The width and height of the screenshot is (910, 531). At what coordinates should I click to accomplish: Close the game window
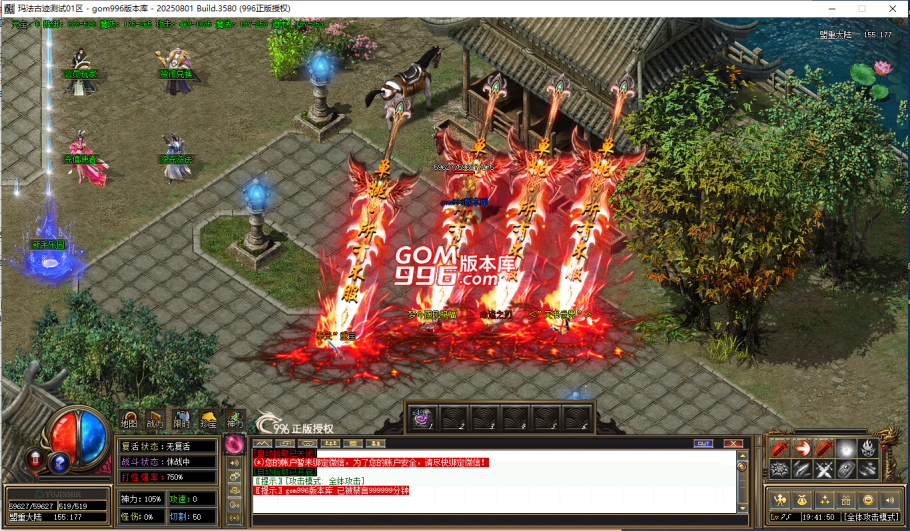tap(892, 8)
